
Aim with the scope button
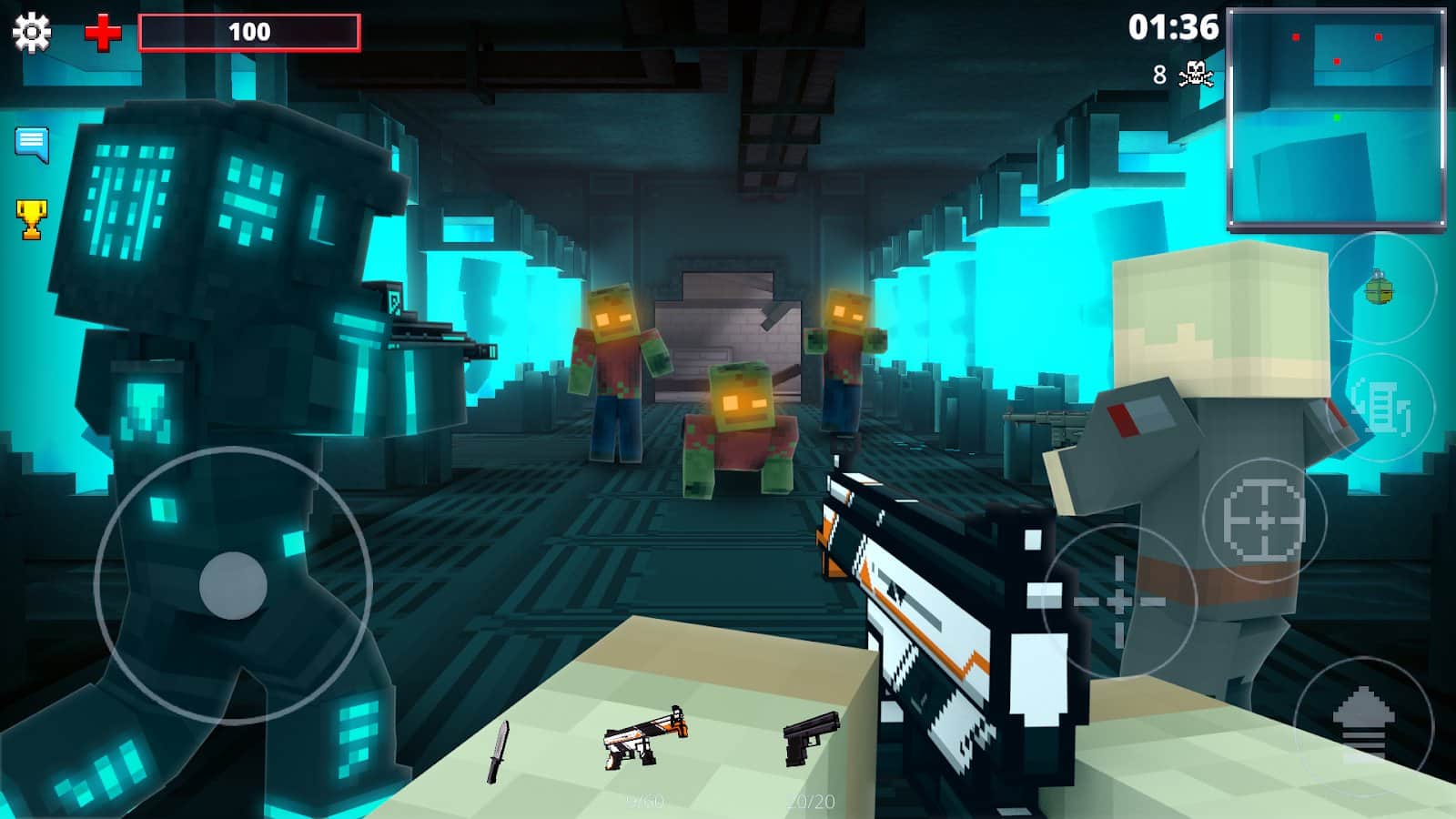click(1264, 520)
